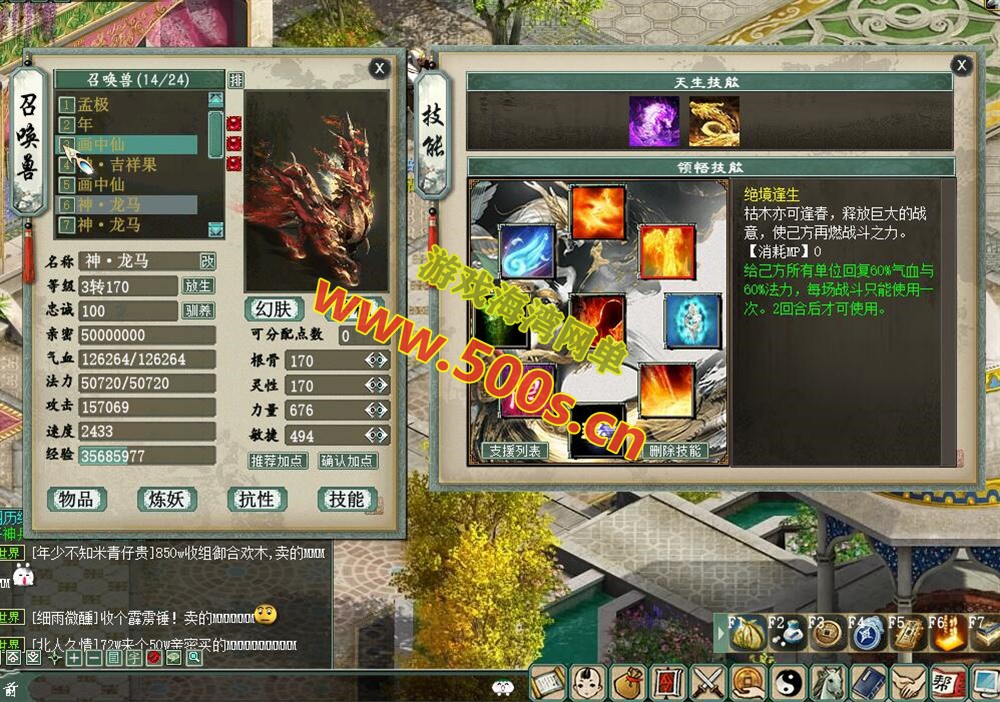The height and width of the screenshot is (702, 1000).
Task: Select 孟极 in the summon list
Action: pos(94,104)
